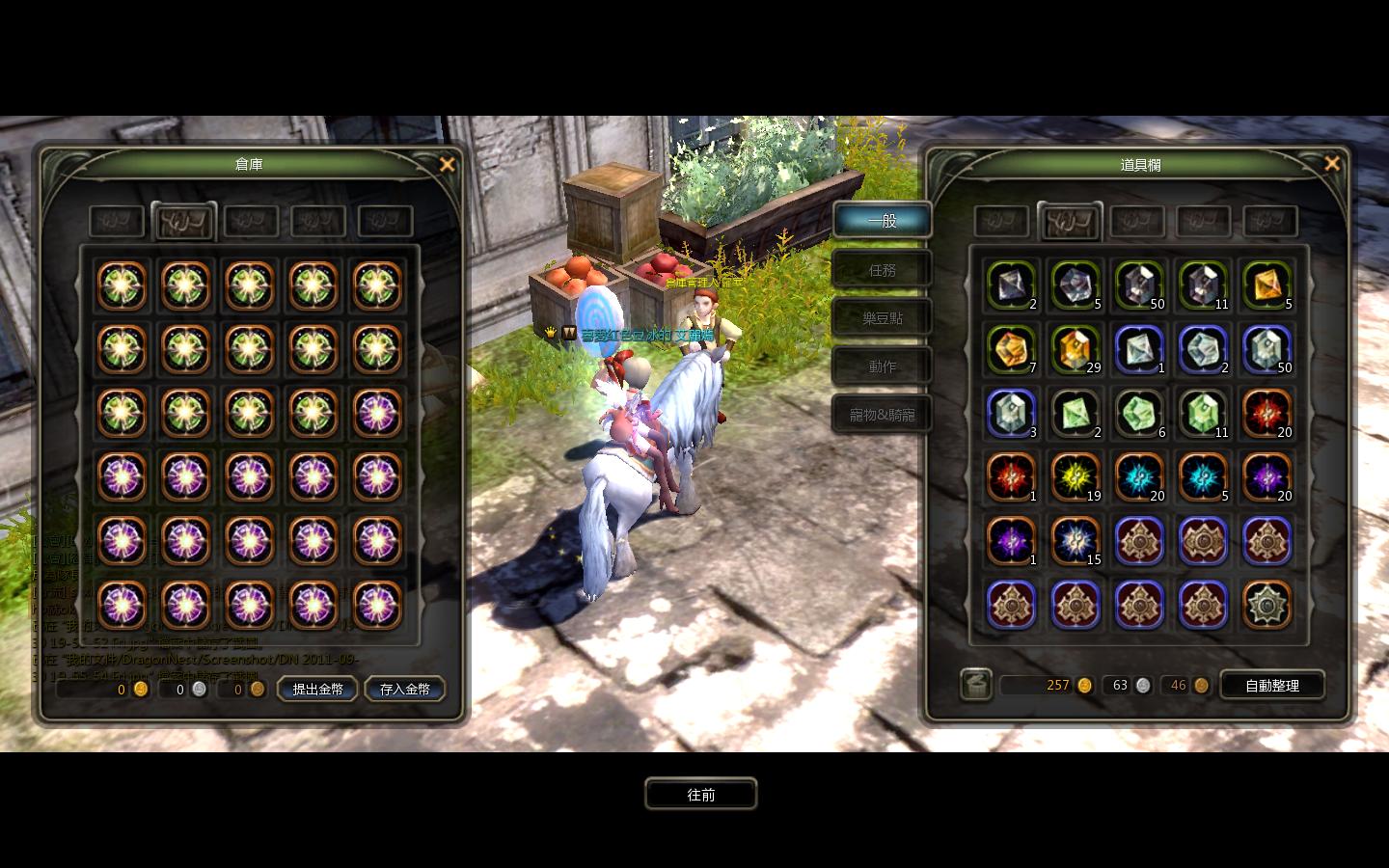
Task: Open the 動作 actions category
Action: coord(882,366)
